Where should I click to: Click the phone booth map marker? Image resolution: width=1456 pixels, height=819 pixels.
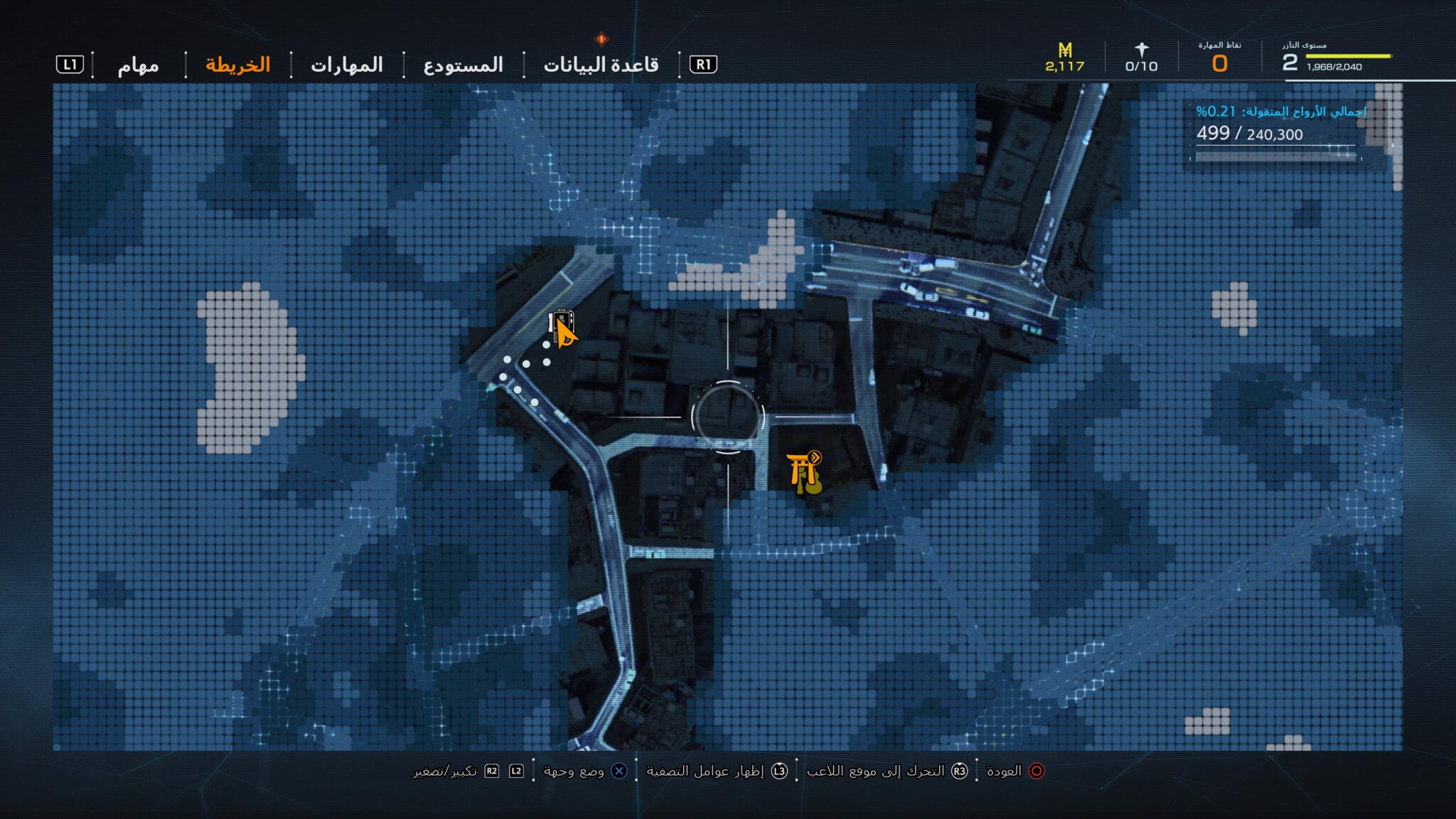pyautogui.click(x=560, y=323)
